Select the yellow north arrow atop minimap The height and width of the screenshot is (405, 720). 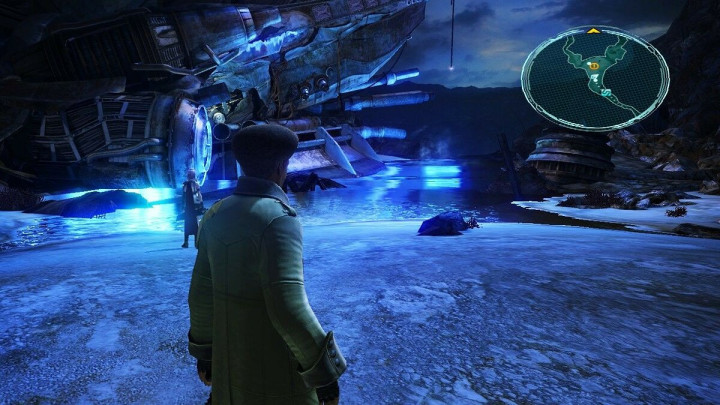pyautogui.click(x=594, y=31)
